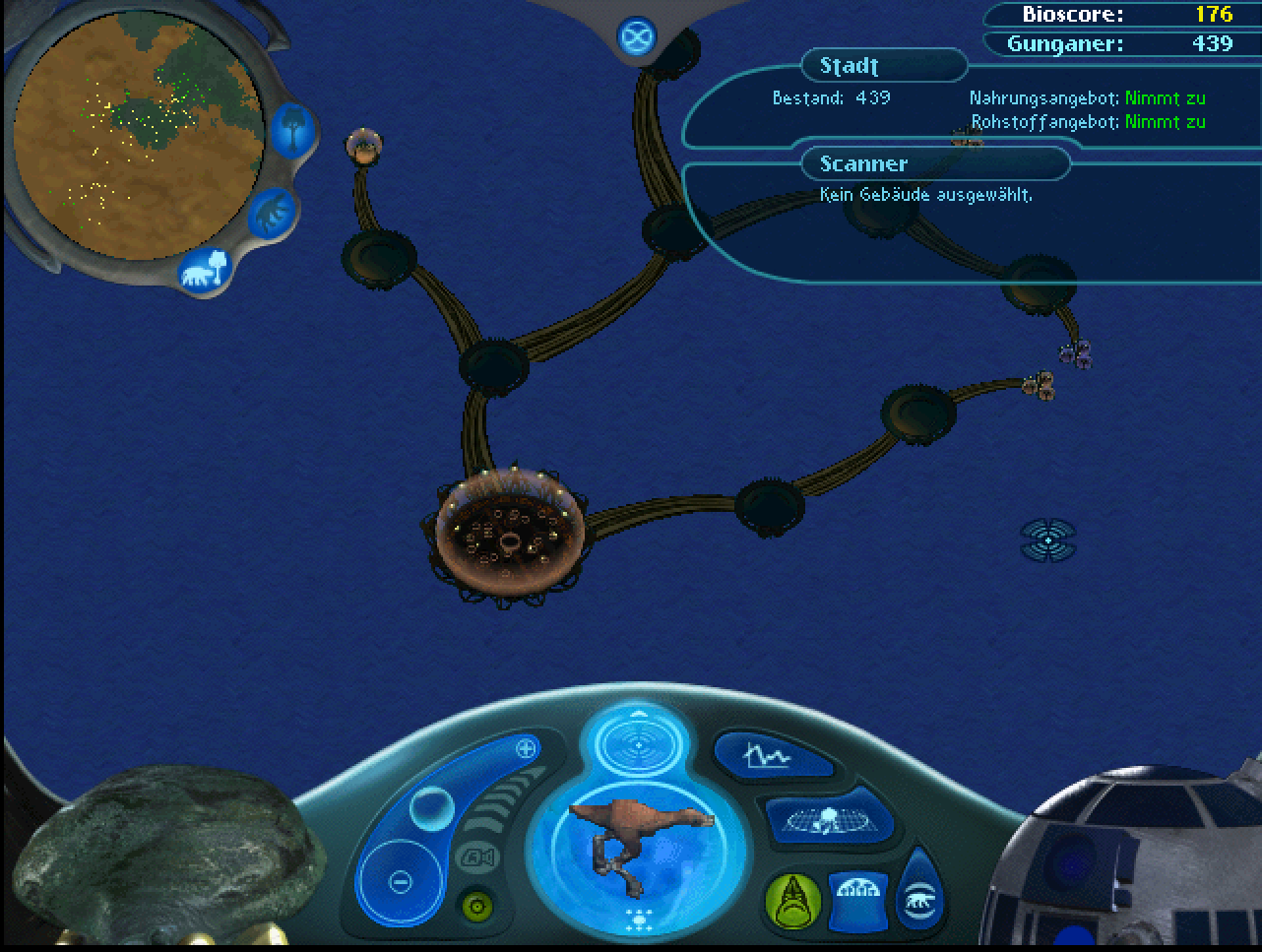Click the green fish-head button
The image size is (1262, 952).
[x=790, y=900]
